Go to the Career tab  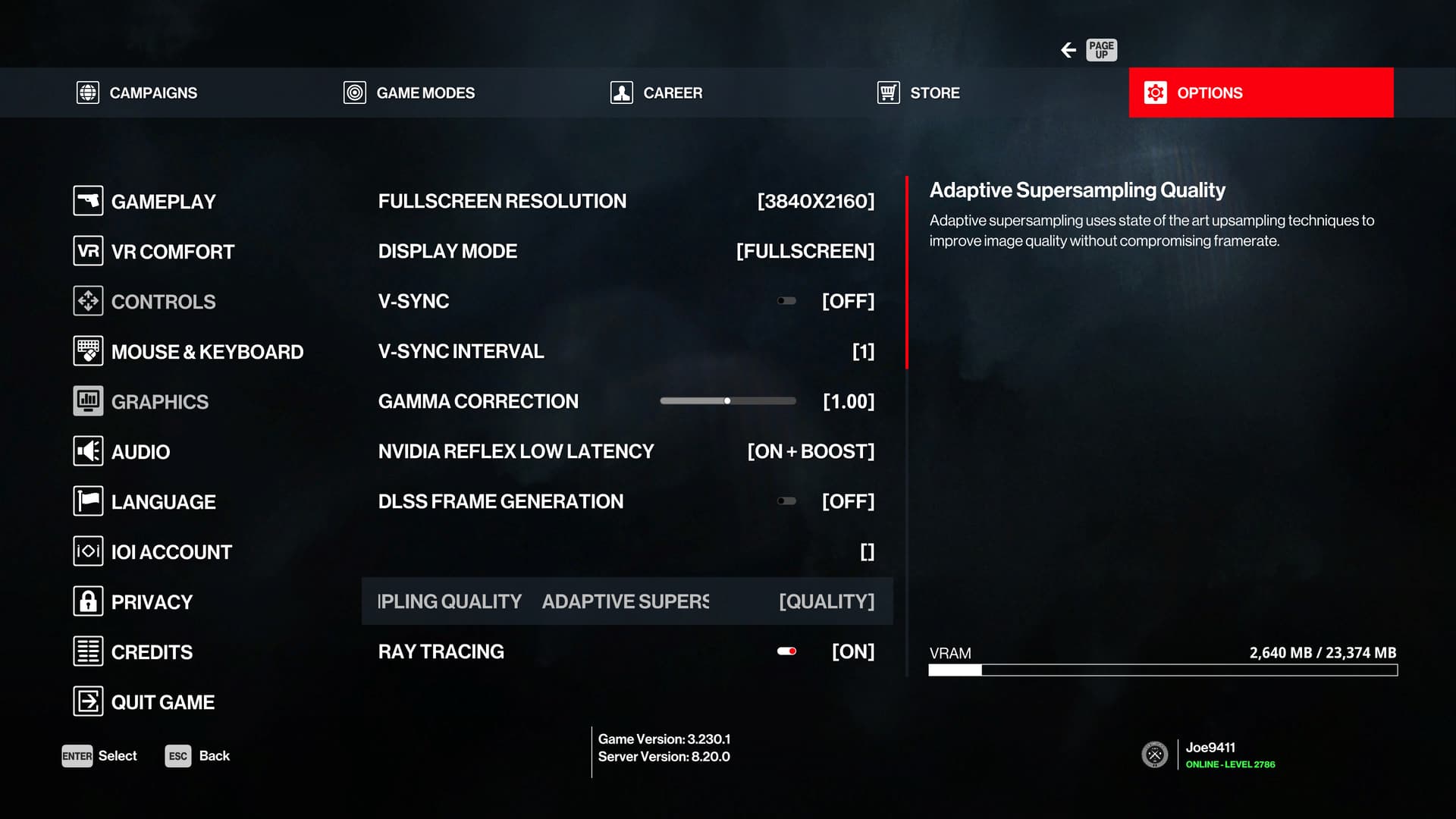pos(657,93)
